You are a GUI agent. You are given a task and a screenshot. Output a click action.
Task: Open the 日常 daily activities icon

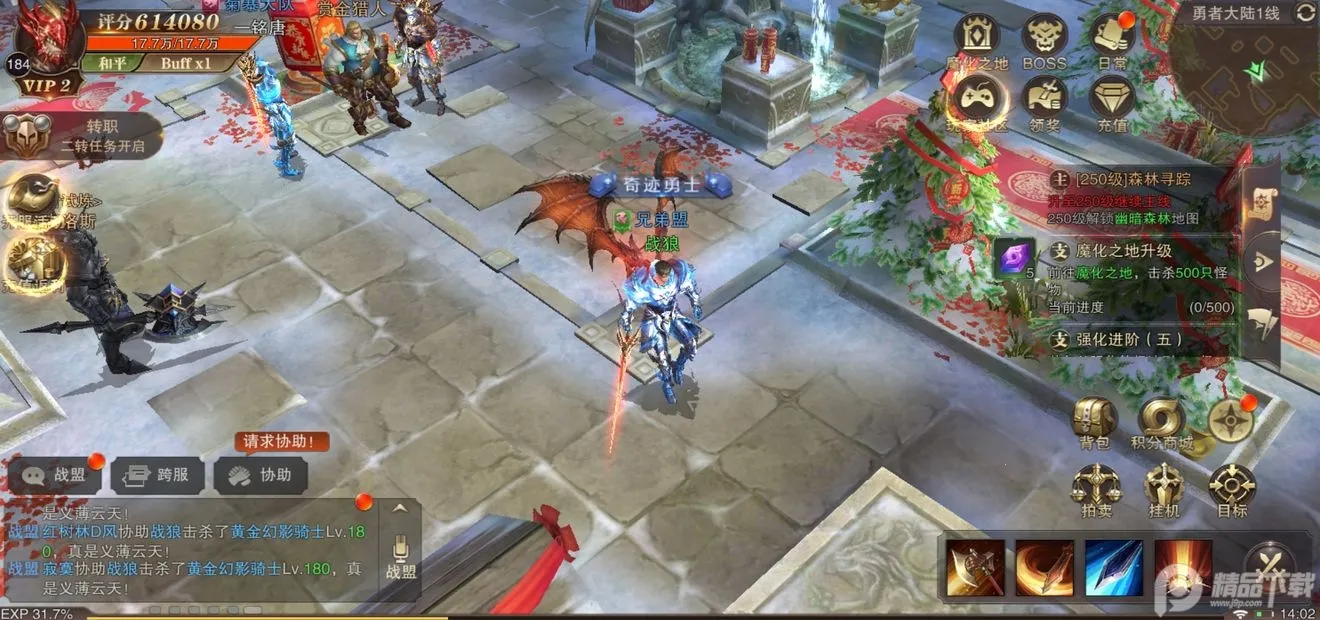[1111, 37]
